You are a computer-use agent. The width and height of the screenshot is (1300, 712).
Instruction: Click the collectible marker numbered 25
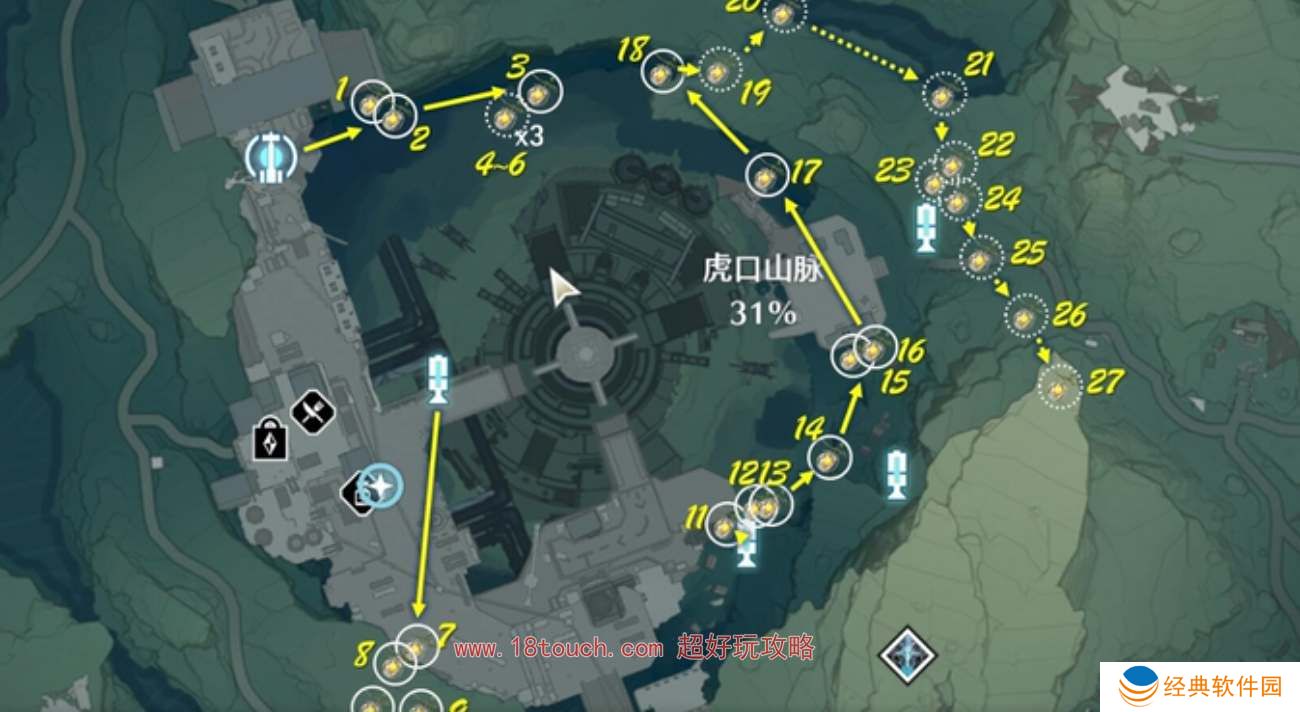pos(981,259)
